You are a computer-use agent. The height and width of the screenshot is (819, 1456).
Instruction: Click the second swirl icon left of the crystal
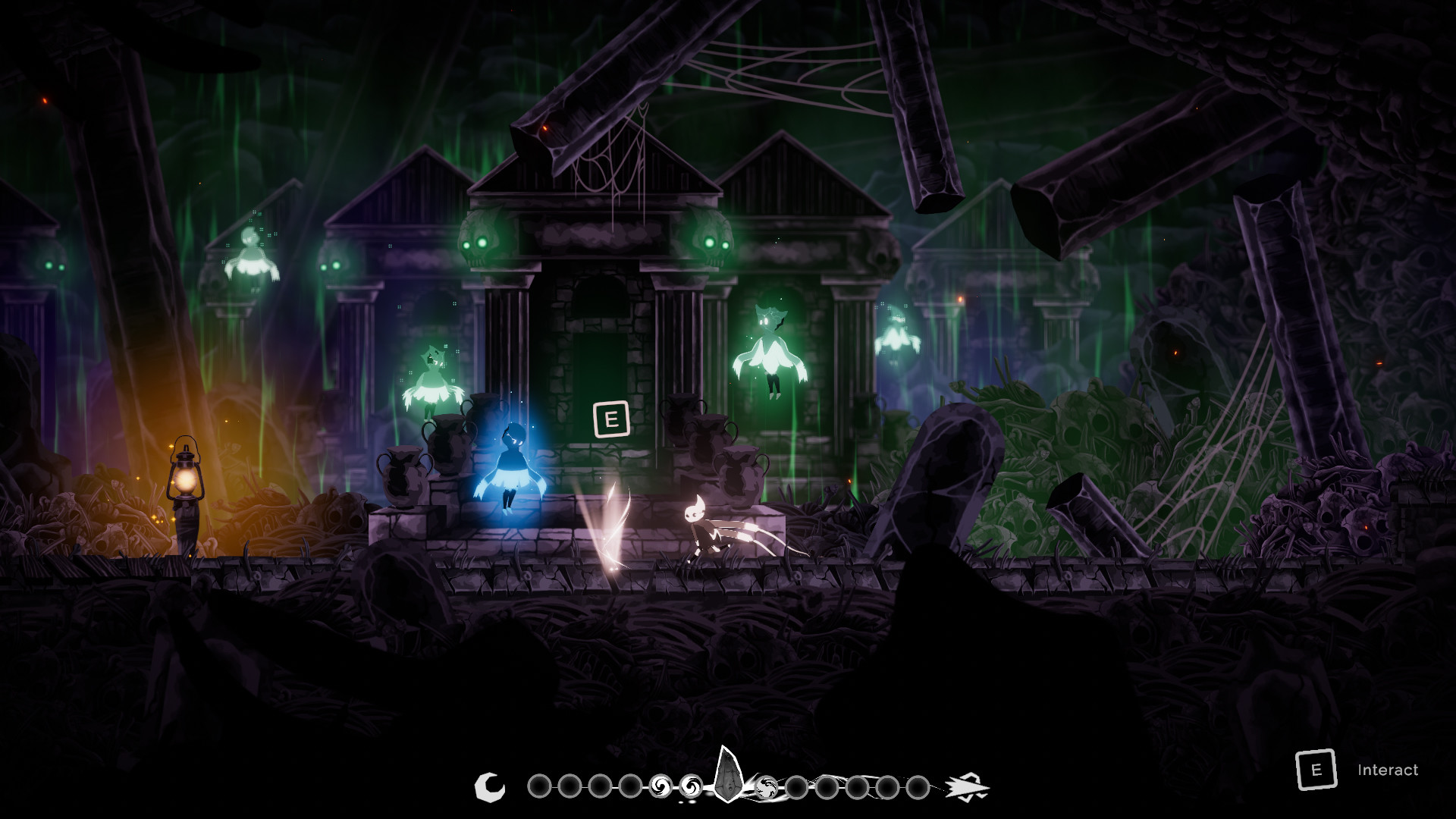(x=692, y=786)
